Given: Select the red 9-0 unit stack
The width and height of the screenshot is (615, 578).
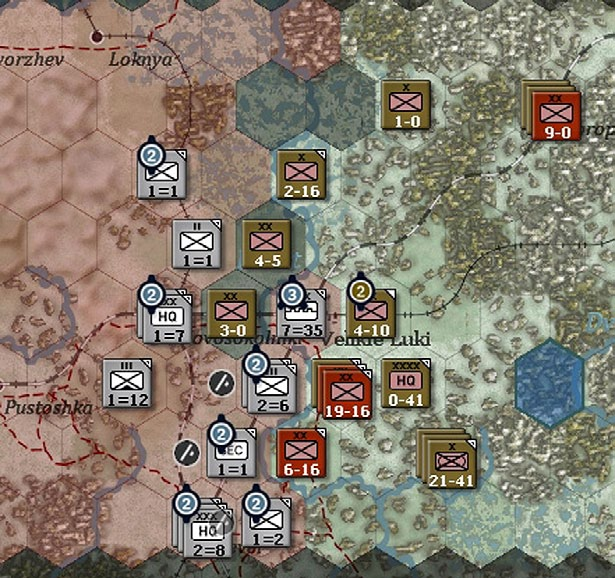Looking at the screenshot, I should [553, 114].
